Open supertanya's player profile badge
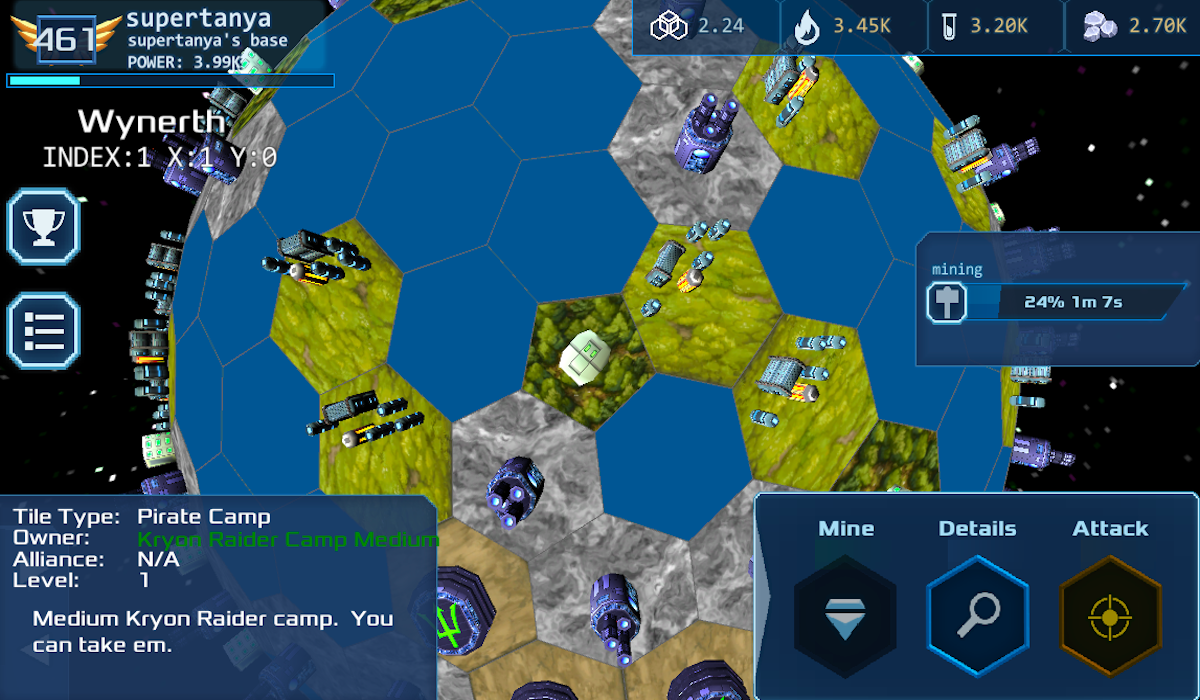The height and width of the screenshot is (700, 1200). (x=66, y=38)
